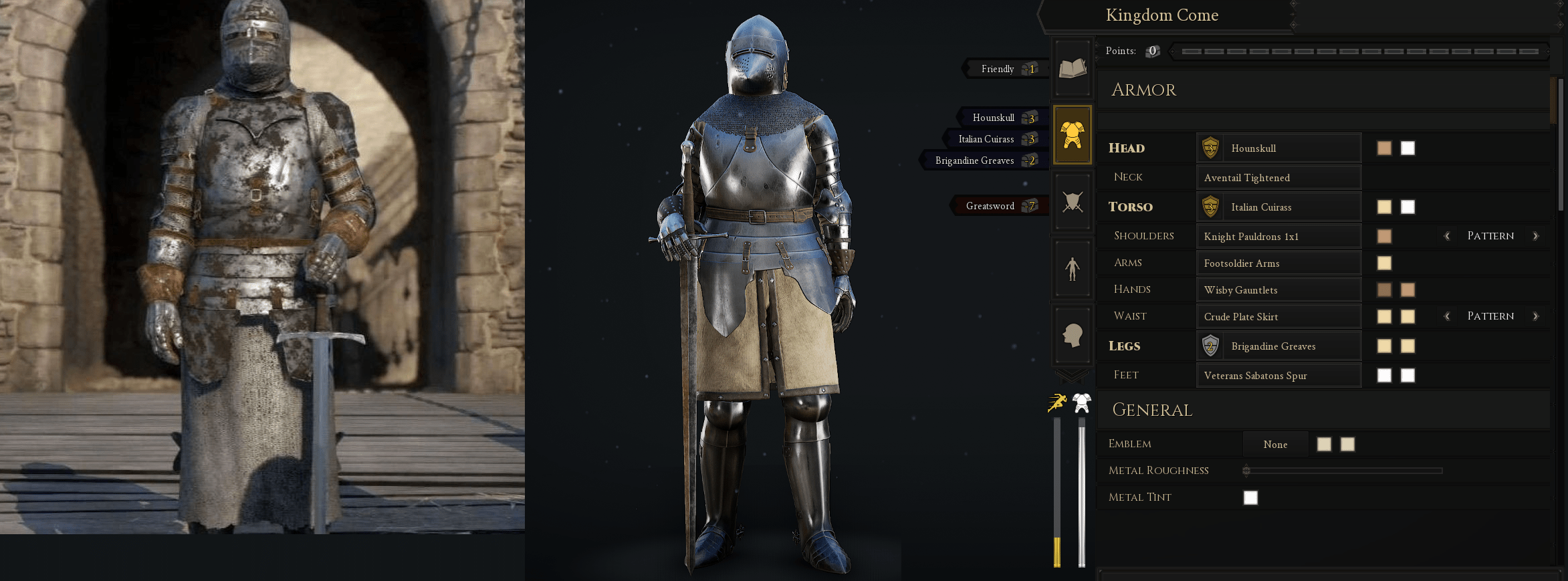Change the Hands piece Wisby Gauntlets
The image size is (1568, 581).
[1279, 289]
